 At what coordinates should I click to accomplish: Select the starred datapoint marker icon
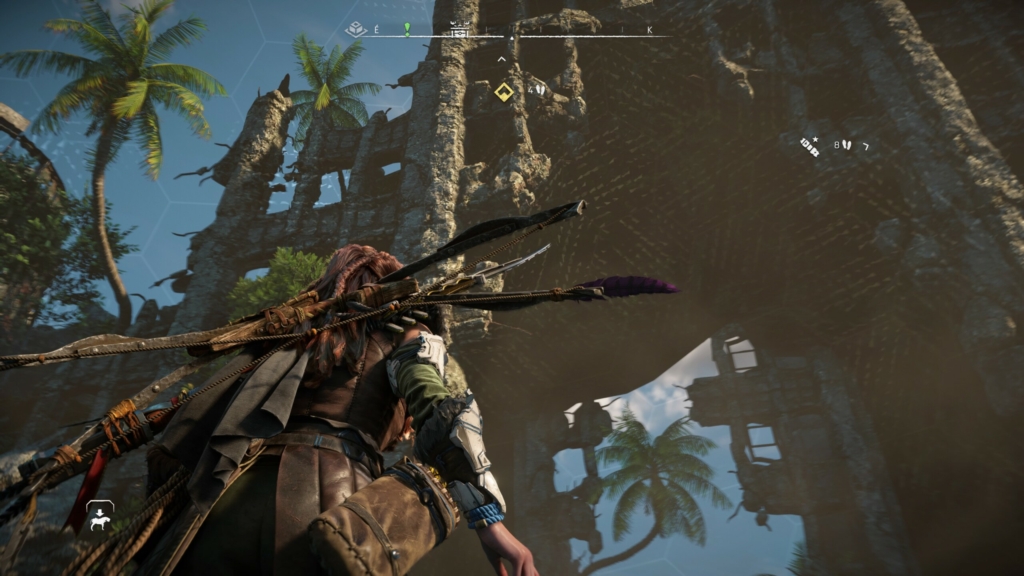[x=810, y=146]
